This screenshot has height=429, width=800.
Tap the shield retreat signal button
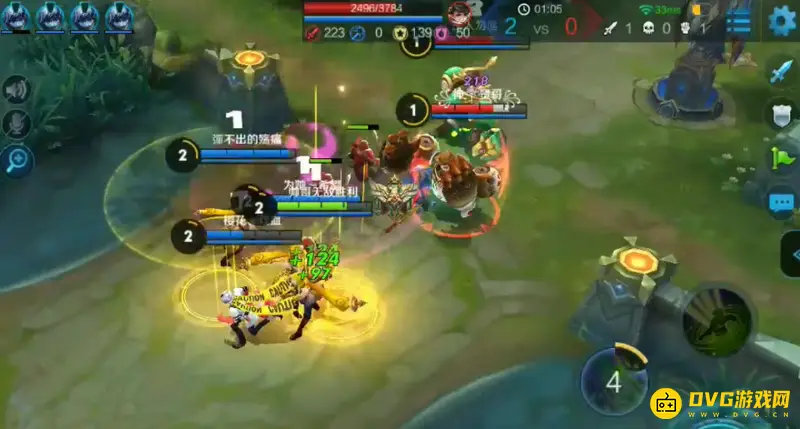(x=781, y=115)
